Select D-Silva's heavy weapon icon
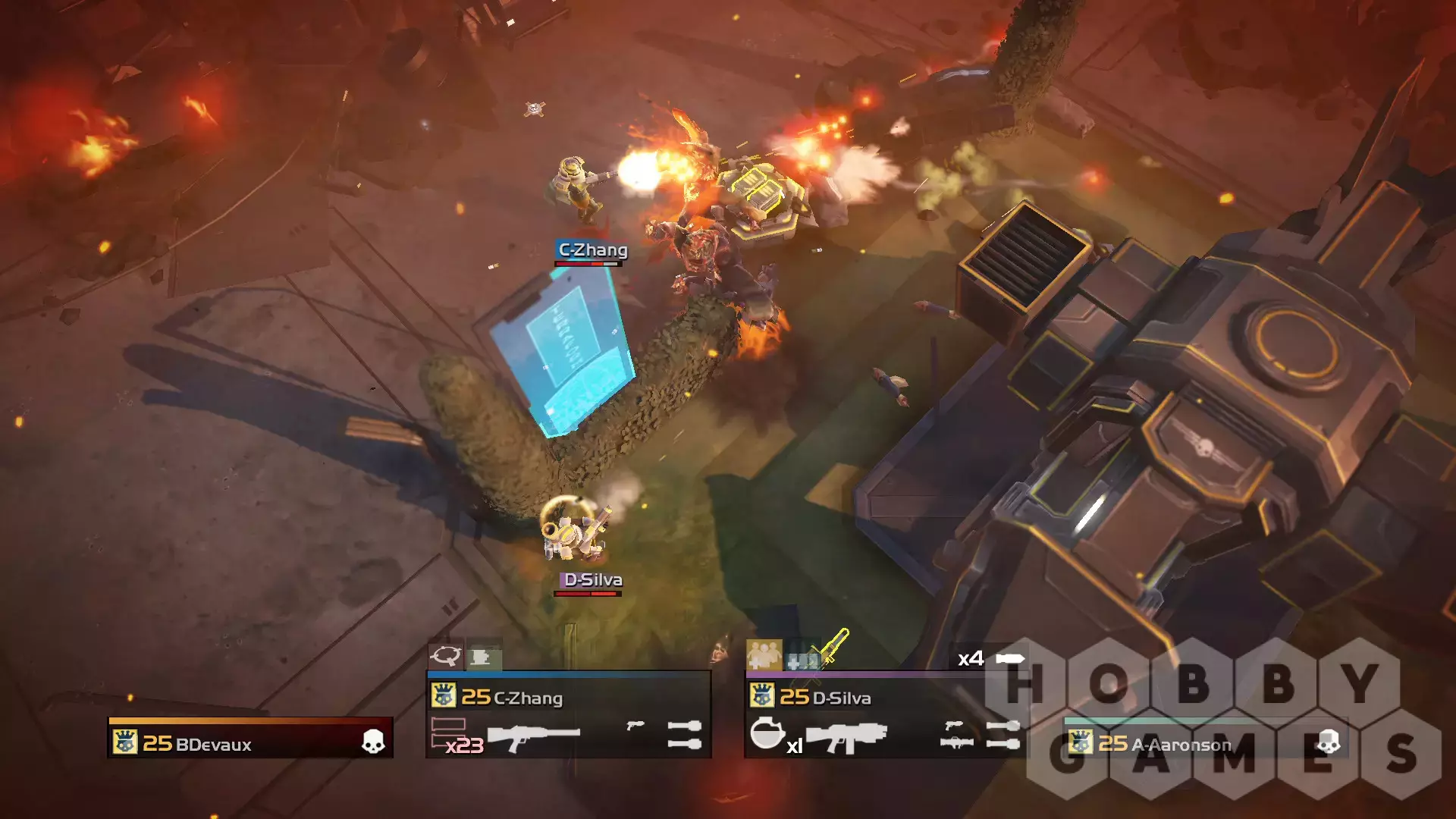The image size is (1456, 819). pyautogui.click(x=845, y=737)
